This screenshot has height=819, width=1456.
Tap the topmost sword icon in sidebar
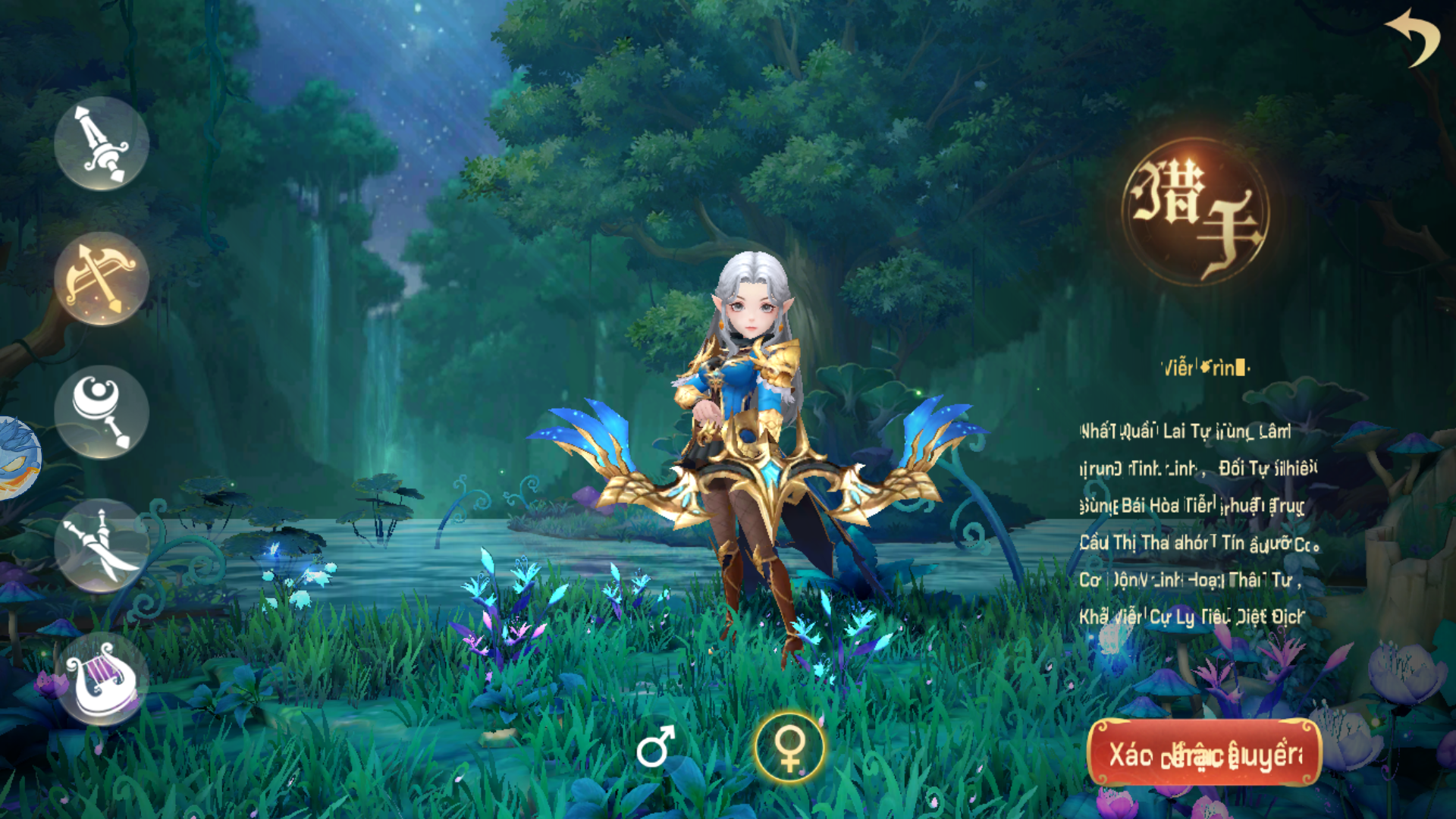pyautogui.click(x=101, y=143)
